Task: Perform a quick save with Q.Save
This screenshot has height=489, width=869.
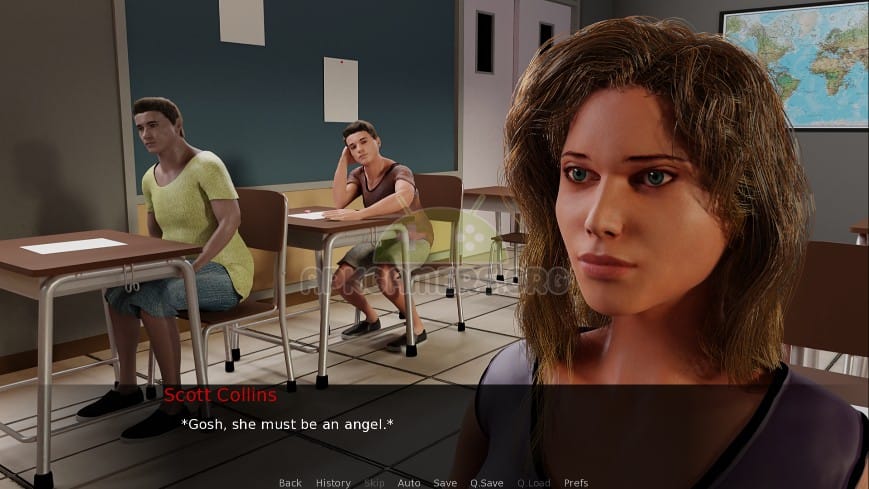Action: [487, 483]
